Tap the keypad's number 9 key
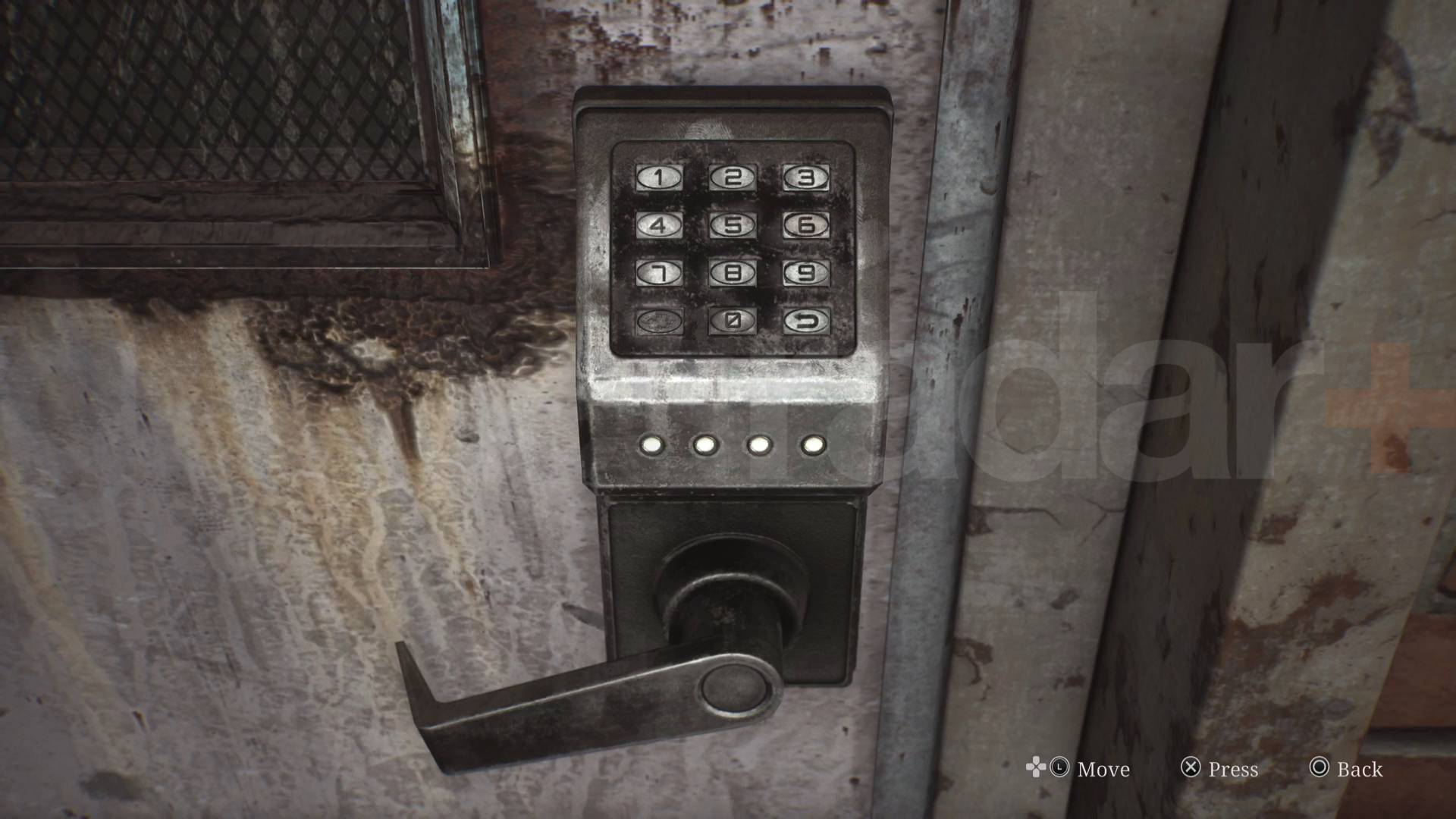This screenshot has width=1456, height=819. pyautogui.click(x=806, y=273)
